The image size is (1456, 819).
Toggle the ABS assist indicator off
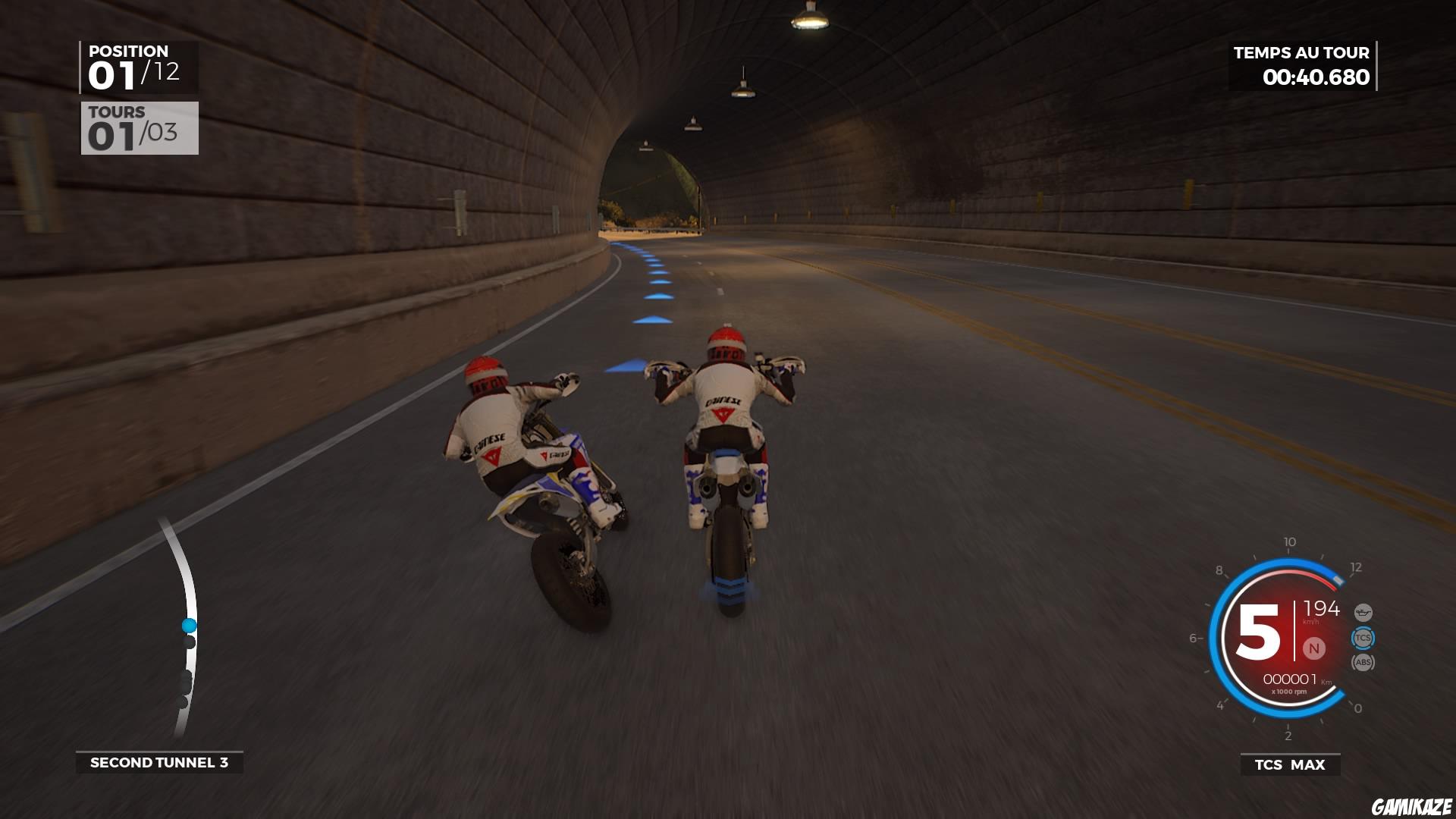tap(1363, 662)
